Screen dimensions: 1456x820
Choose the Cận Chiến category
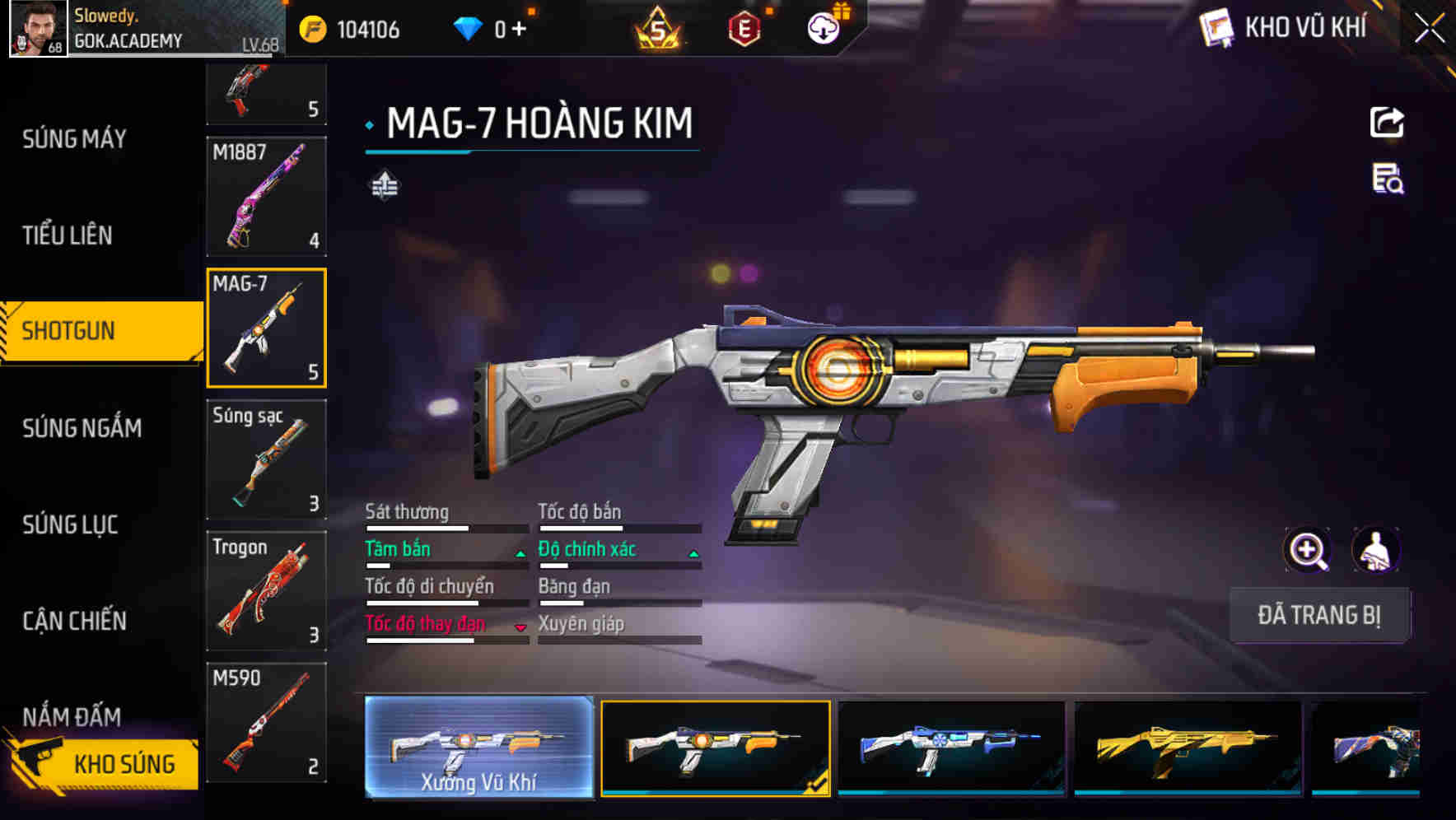tap(74, 621)
